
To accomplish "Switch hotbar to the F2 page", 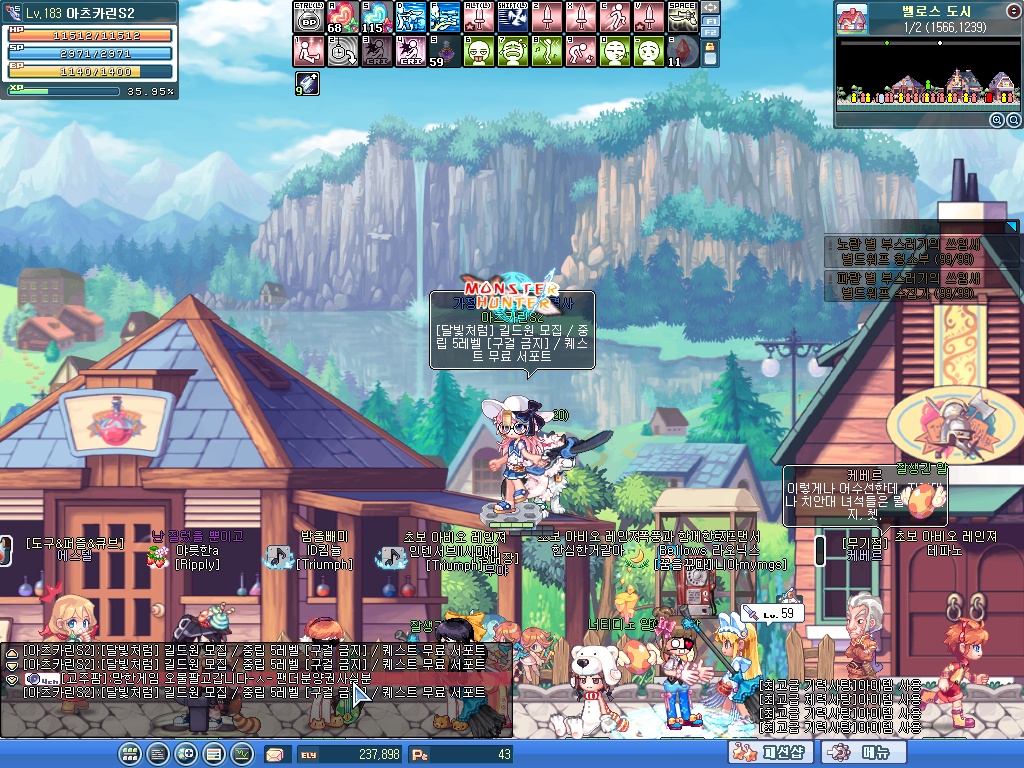I will [710, 32].
